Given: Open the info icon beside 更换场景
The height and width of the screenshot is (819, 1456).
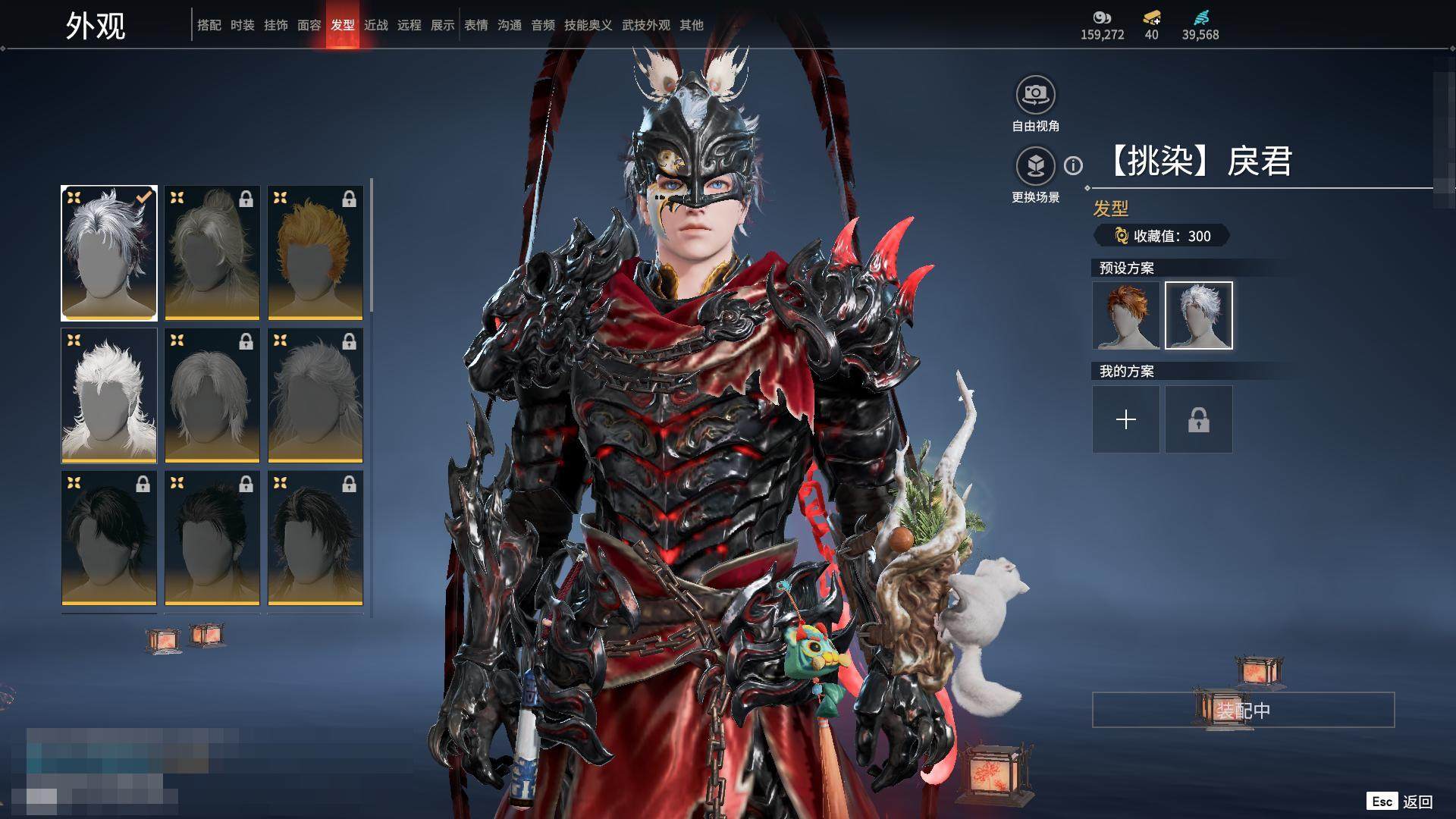Looking at the screenshot, I should point(1073,165).
